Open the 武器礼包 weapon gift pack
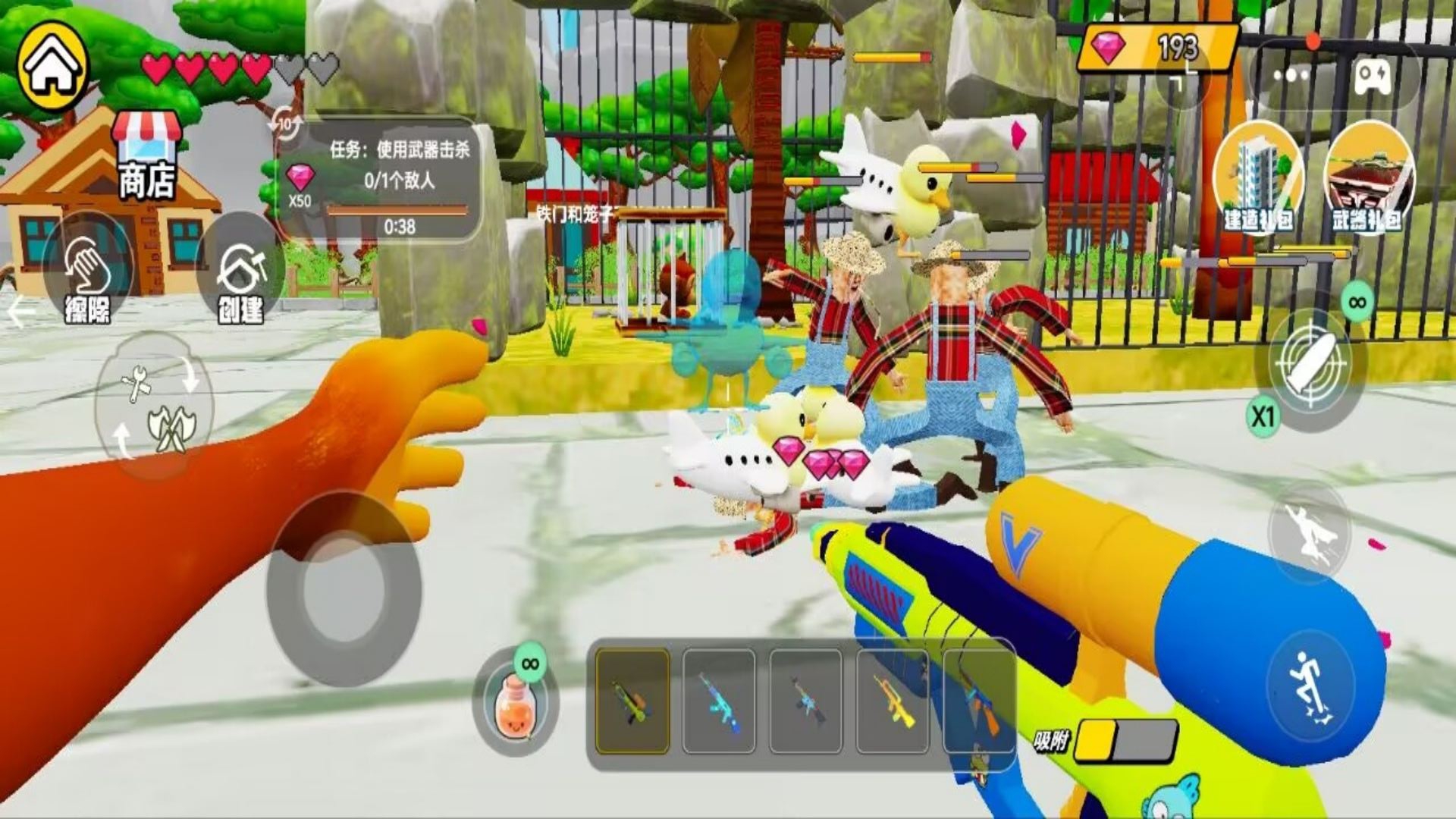 pyautogui.click(x=1369, y=179)
